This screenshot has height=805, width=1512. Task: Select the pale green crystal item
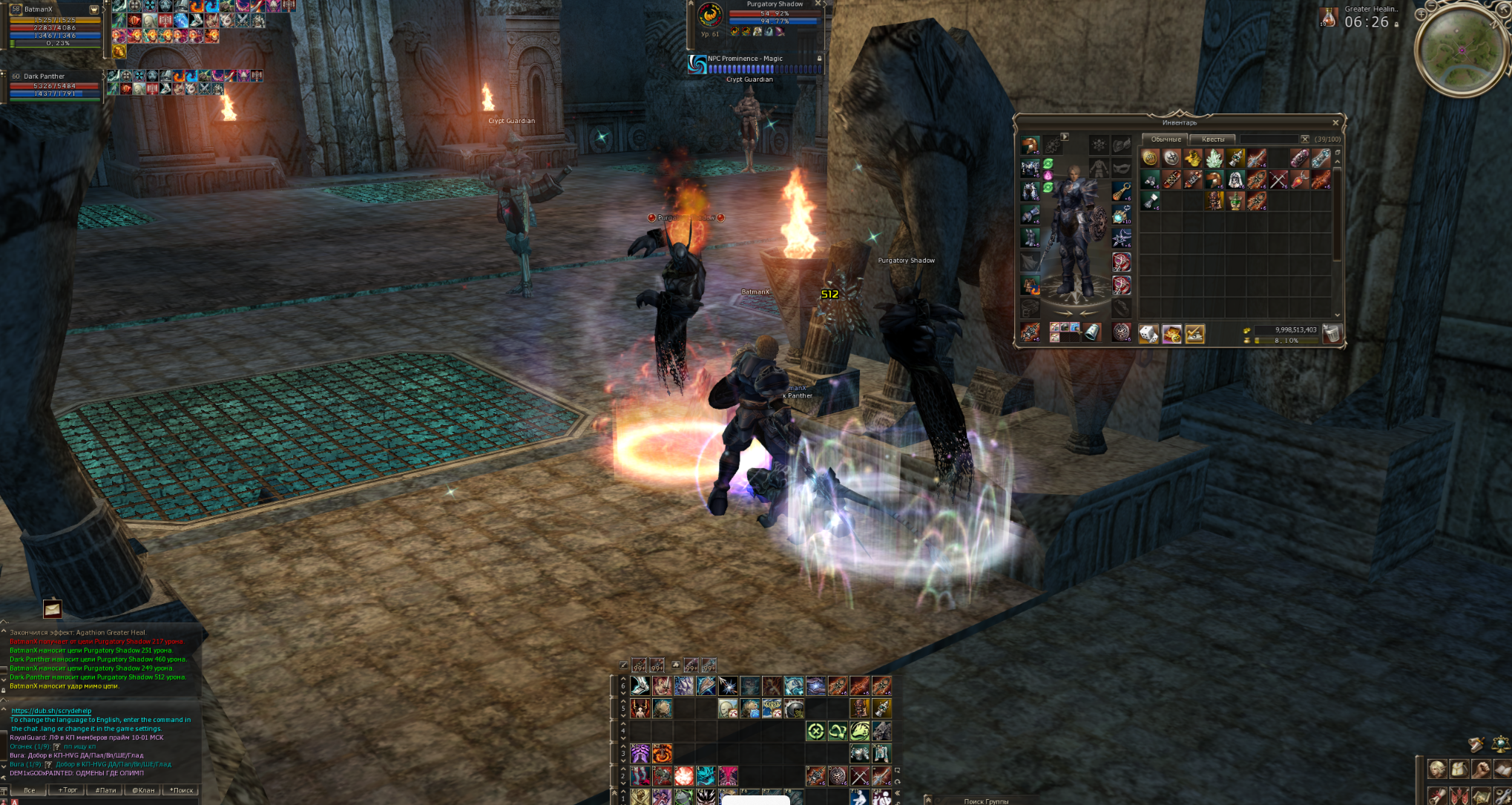[x=1214, y=158]
